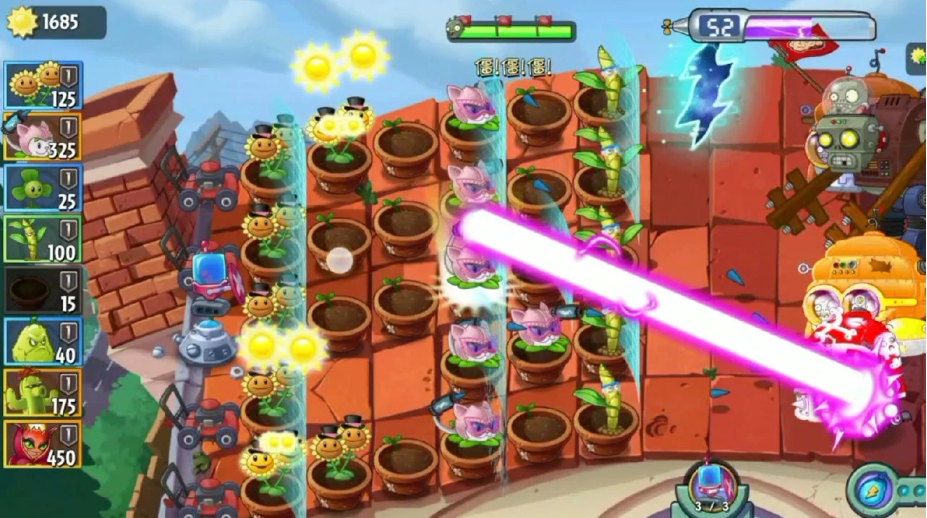Choose the red dragon plant packet costing 450
The width and height of the screenshot is (927, 518).
pos(43,444)
